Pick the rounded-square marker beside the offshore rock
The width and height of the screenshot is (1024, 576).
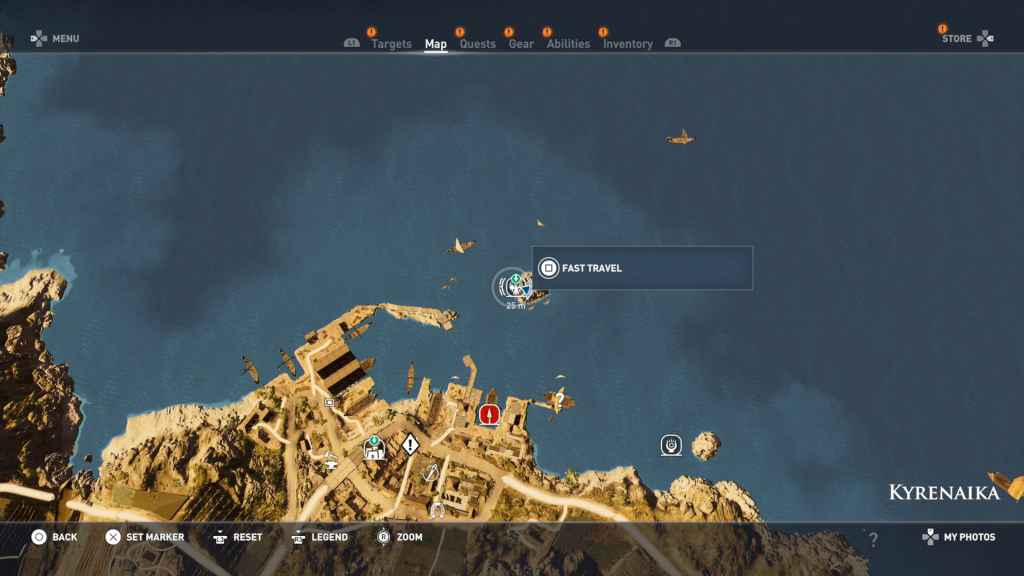(671, 444)
